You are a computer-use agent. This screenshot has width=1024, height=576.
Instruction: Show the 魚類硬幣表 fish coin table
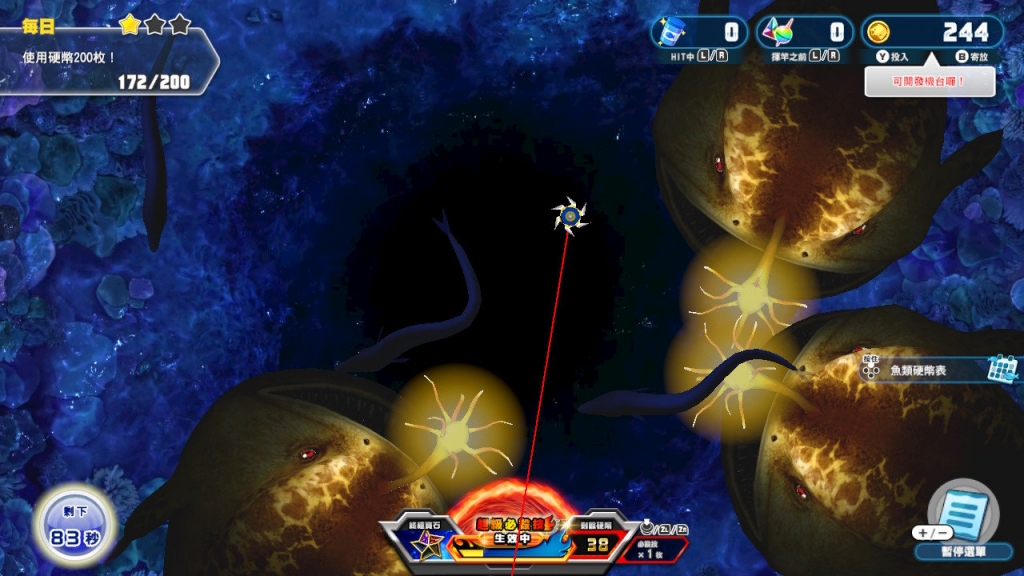(x=938, y=370)
